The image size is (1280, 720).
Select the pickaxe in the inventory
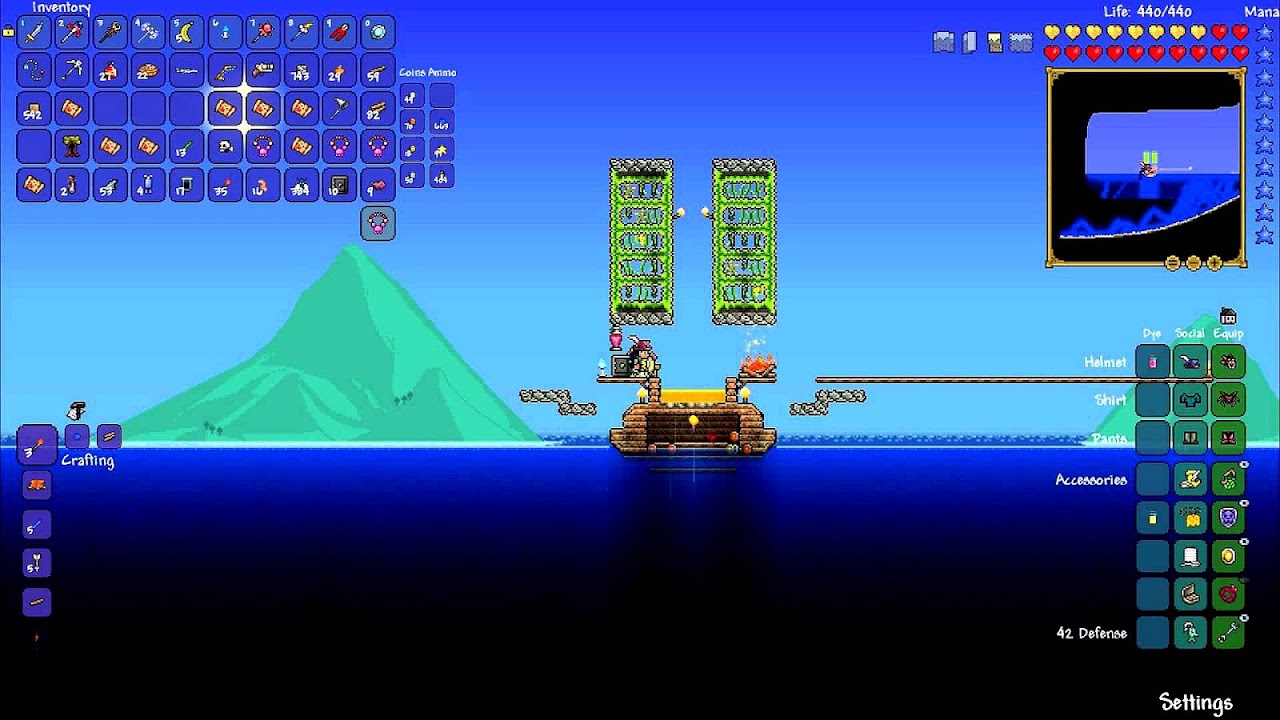[72, 70]
